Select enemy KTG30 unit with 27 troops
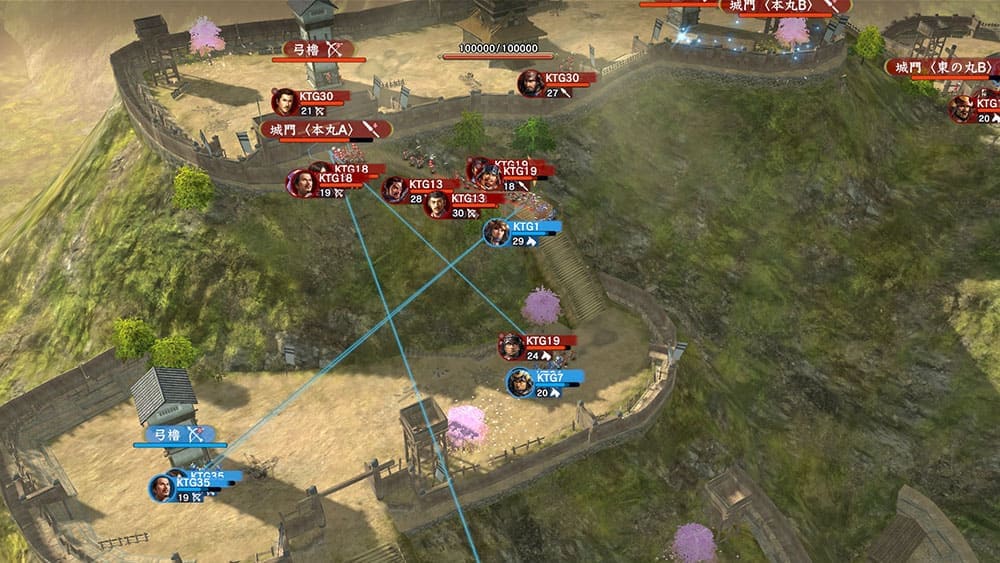This screenshot has height=563, width=1000. 531,83
